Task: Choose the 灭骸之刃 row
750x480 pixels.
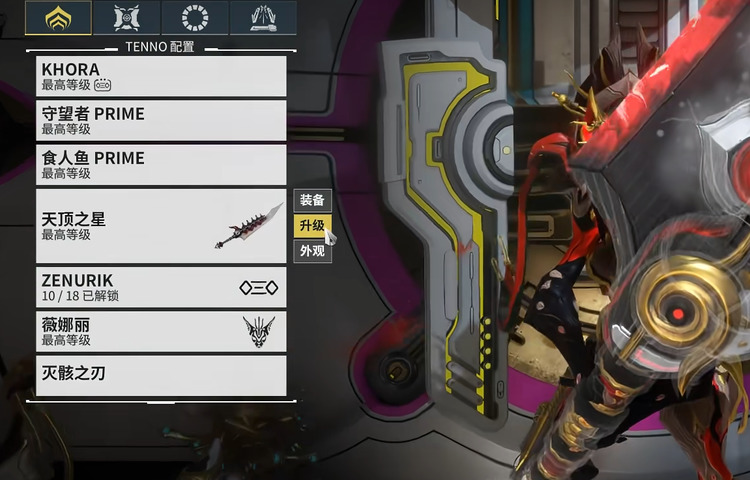Action: click(x=160, y=375)
